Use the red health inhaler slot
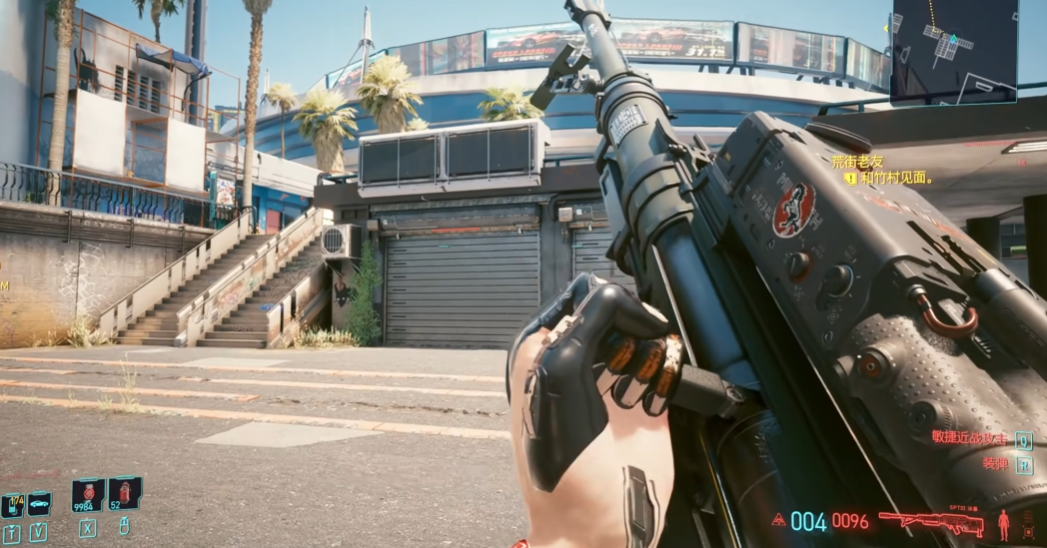 124,494
